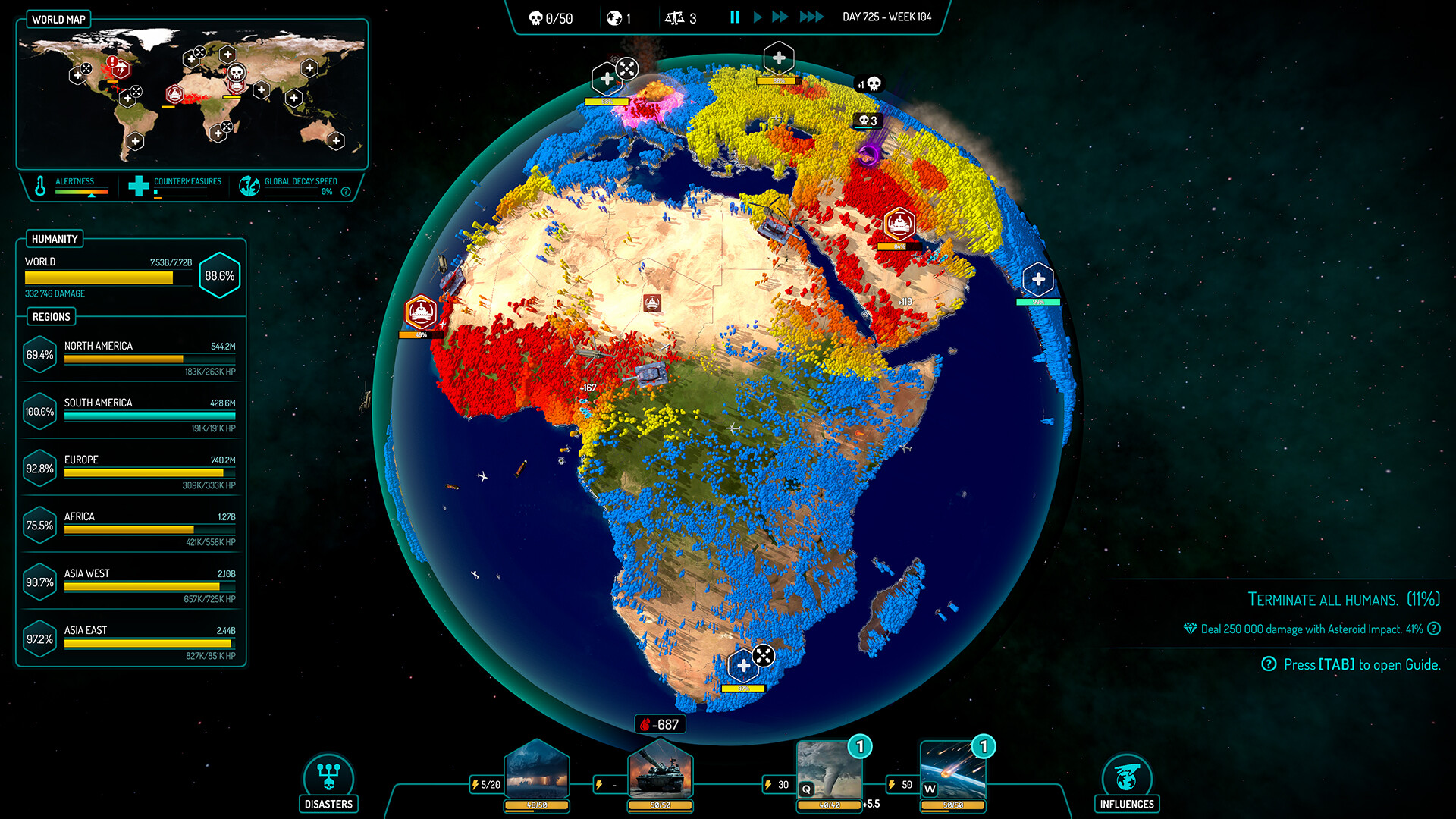Click the skull marker on the minimap
The image size is (1456, 819).
(x=236, y=73)
